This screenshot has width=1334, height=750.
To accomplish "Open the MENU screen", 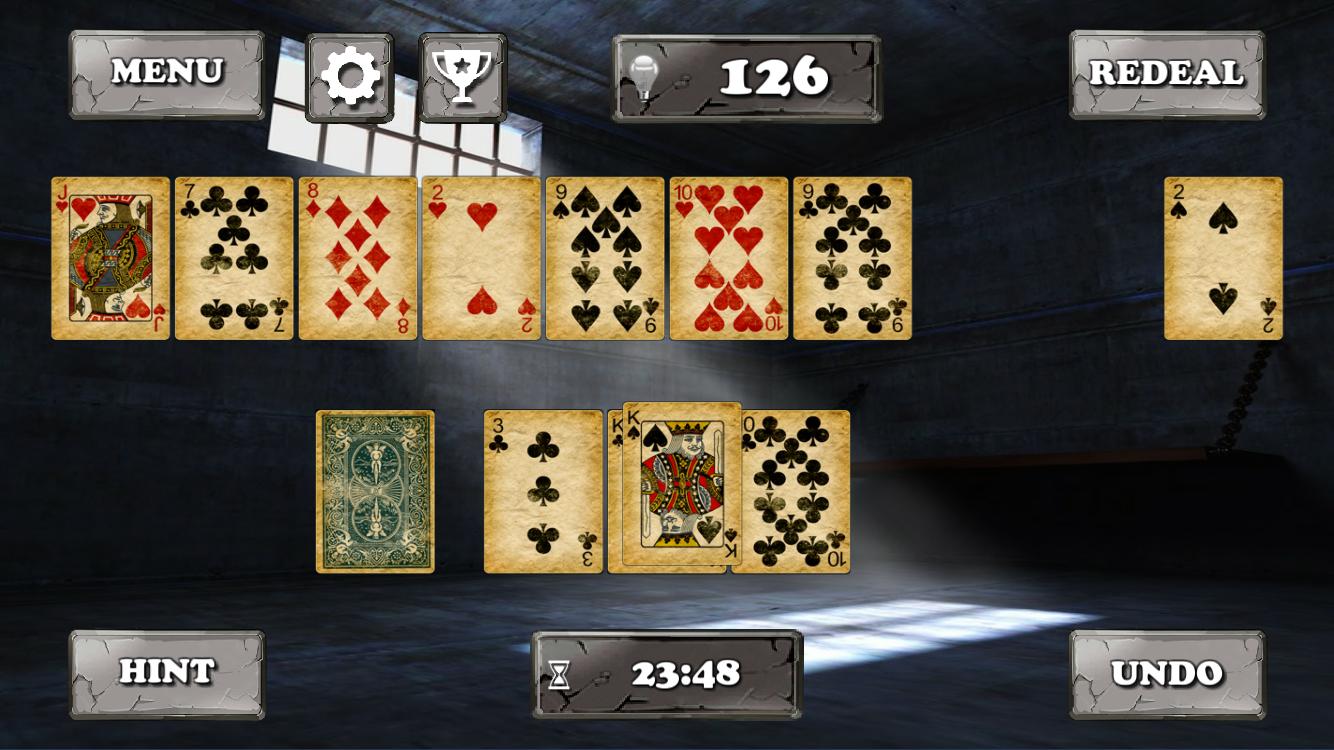I will click(167, 72).
